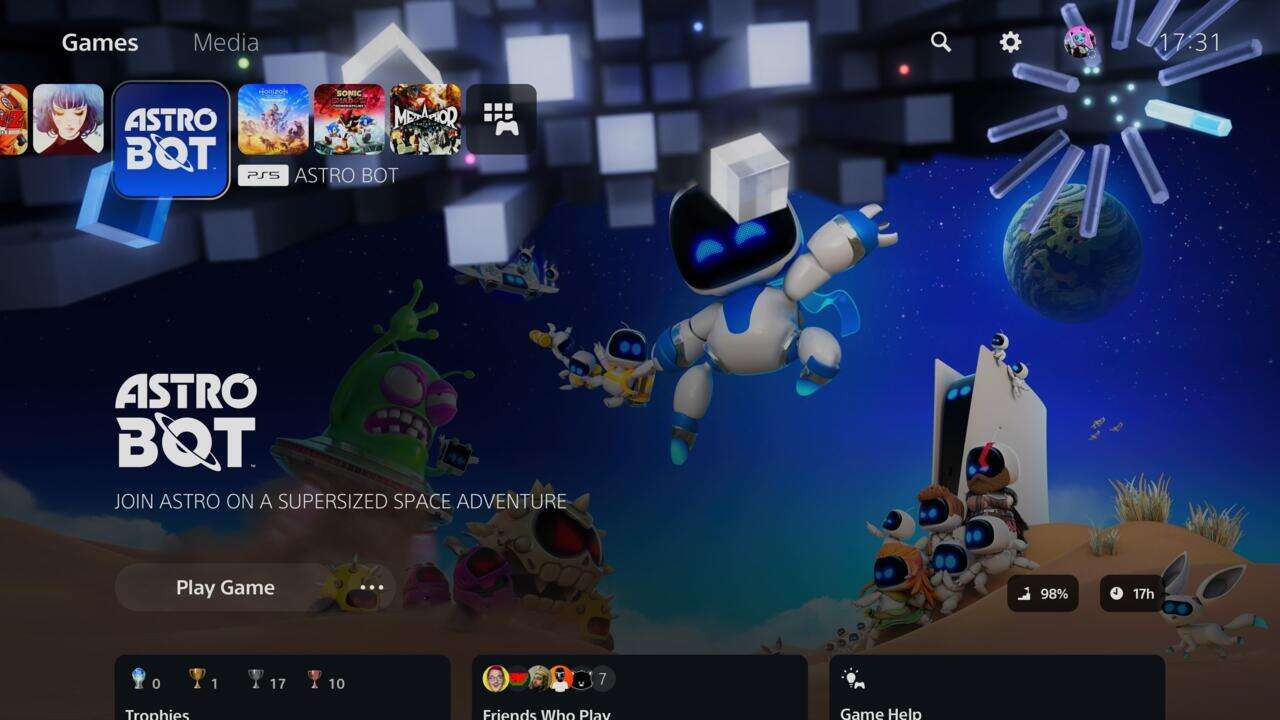Open the search magnifying glass icon
This screenshot has height=720, width=1280.
pos(940,42)
